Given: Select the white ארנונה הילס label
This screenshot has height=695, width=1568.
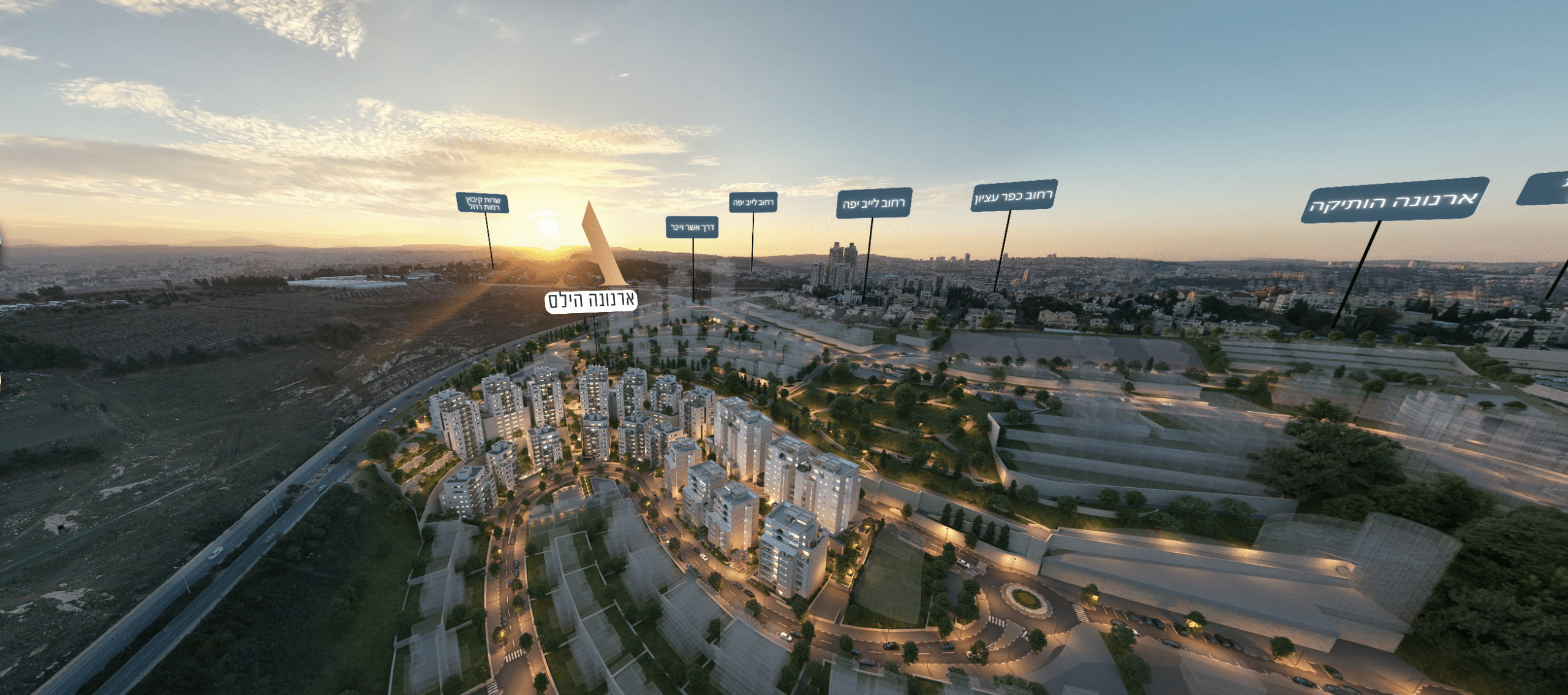Looking at the screenshot, I should (x=591, y=301).
